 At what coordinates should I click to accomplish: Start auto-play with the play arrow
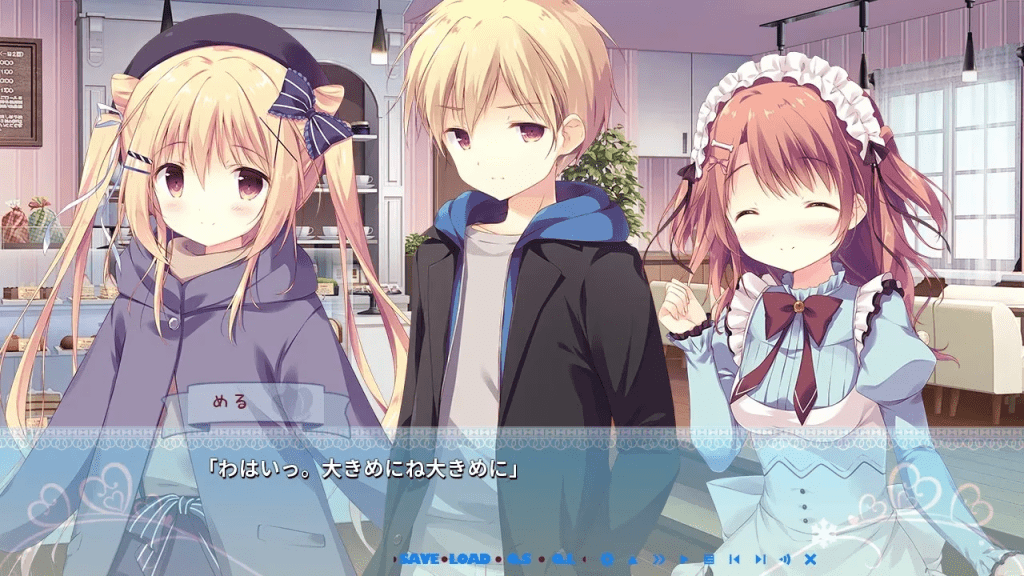pyautogui.click(x=684, y=558)
